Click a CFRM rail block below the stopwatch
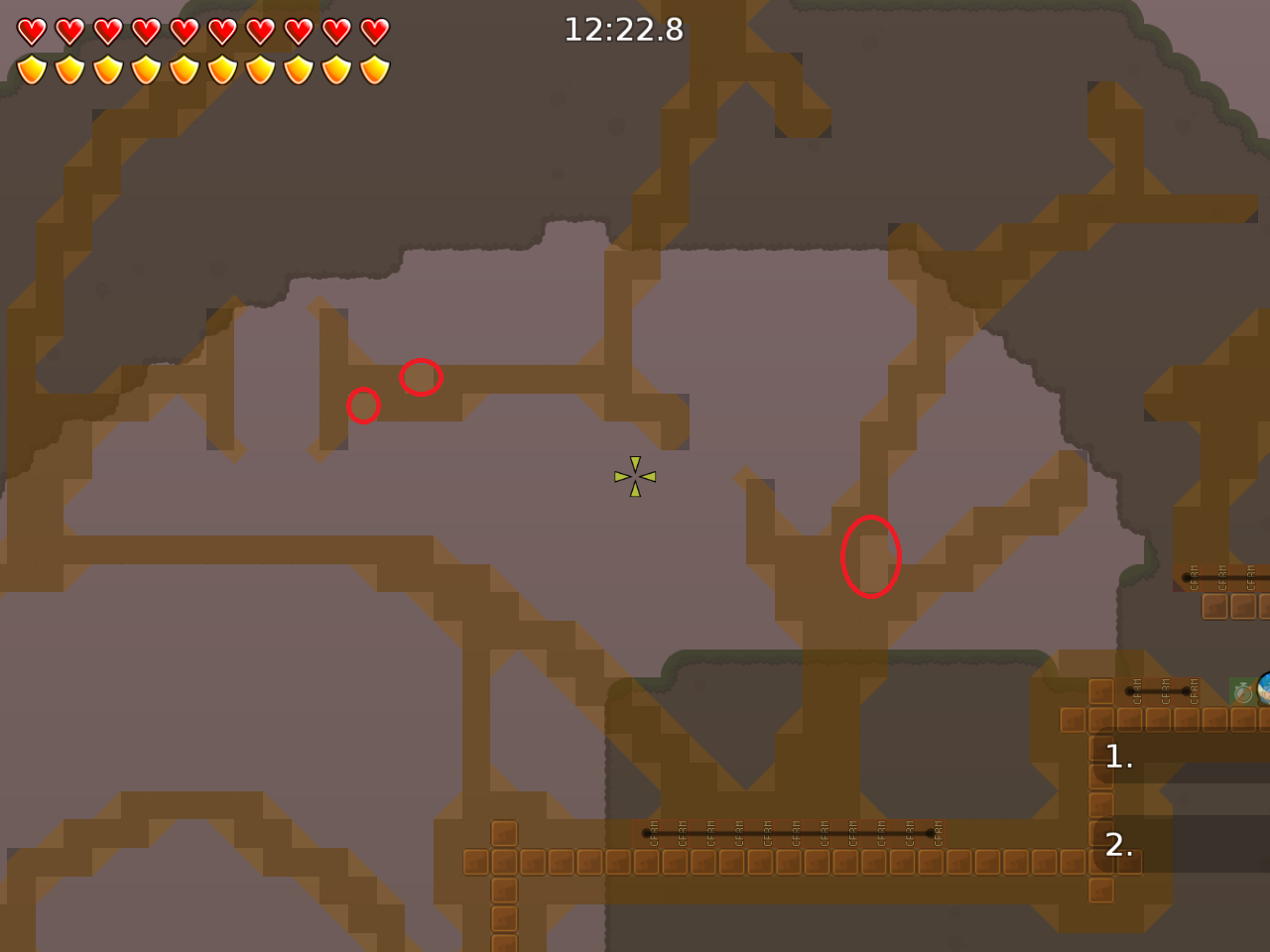Viewport: 1270px width, 952px height. pyautogui.click(x=1161, y=691)
